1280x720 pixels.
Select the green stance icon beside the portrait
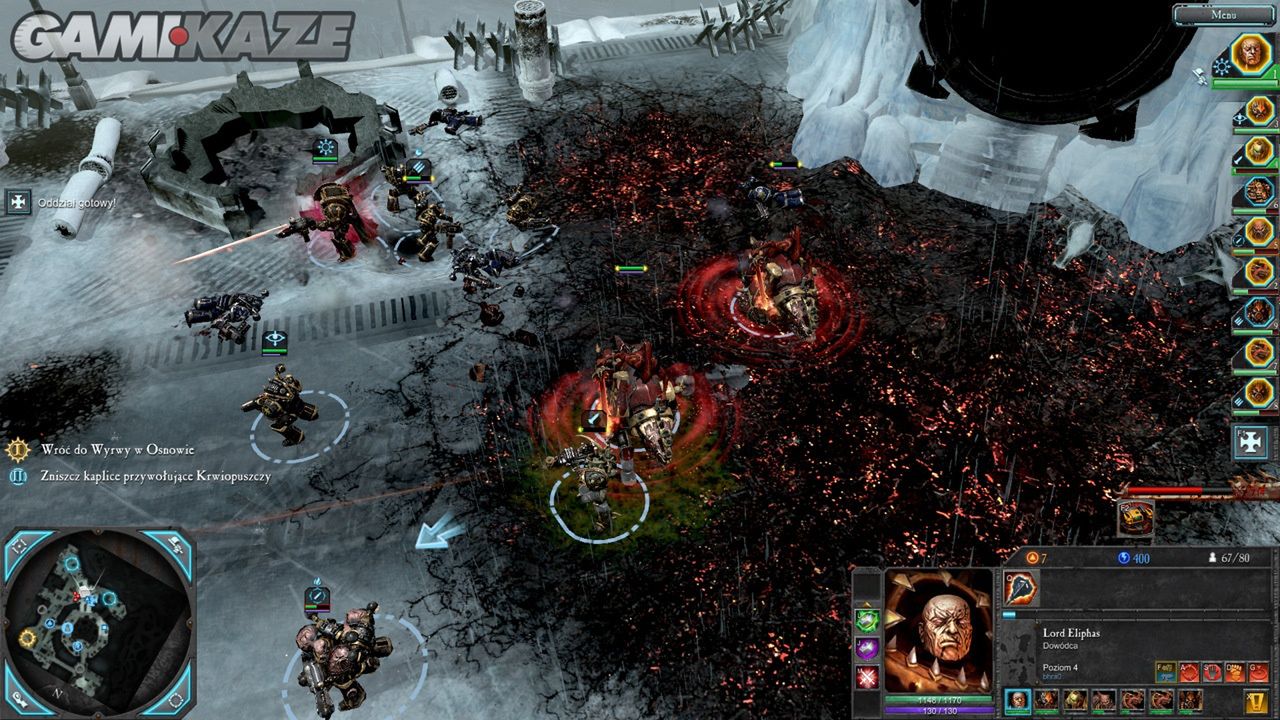pyautogui.click(x=866, y=620)
